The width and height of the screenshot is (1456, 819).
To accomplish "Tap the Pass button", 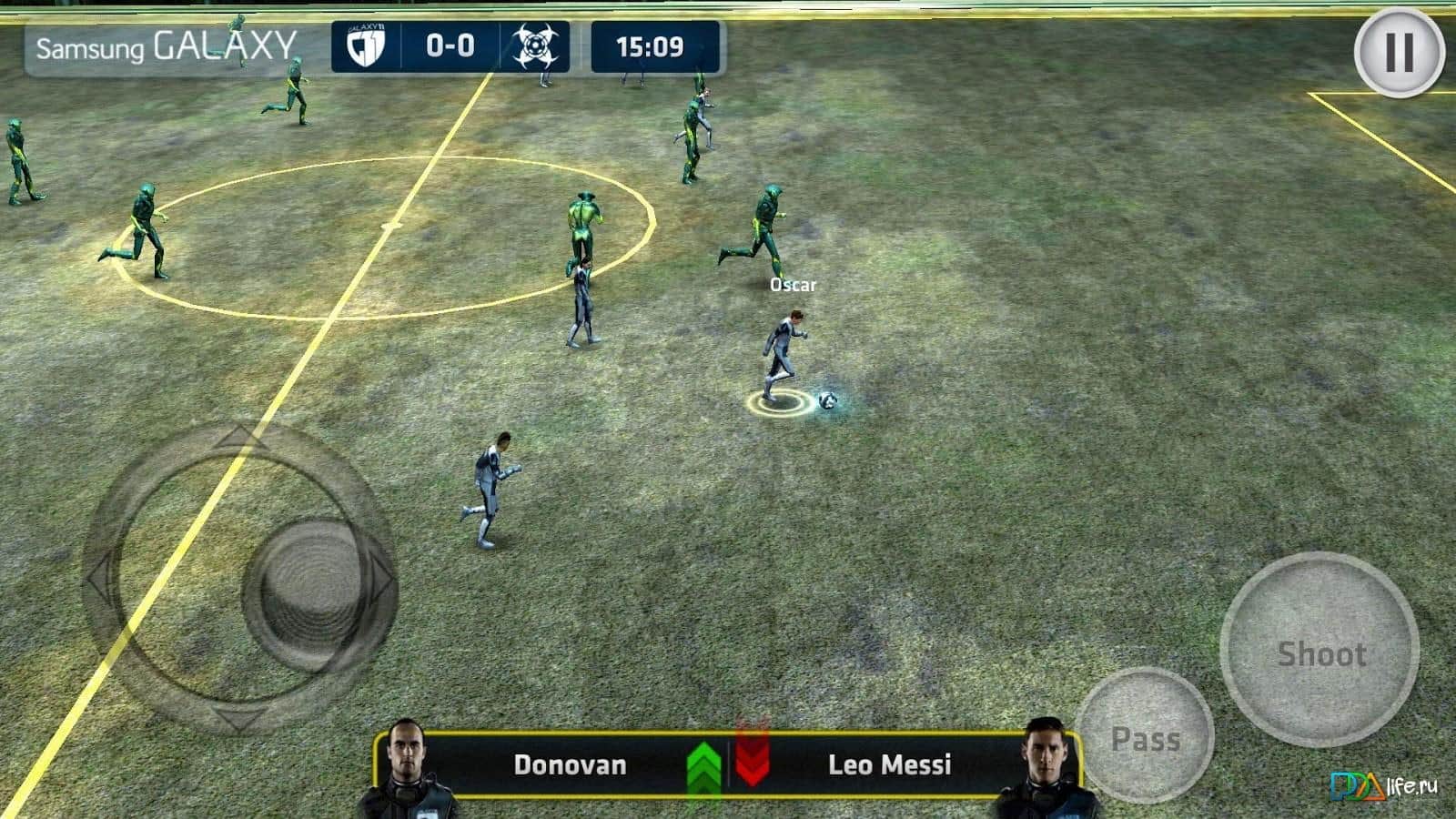I will [1145, 737].
